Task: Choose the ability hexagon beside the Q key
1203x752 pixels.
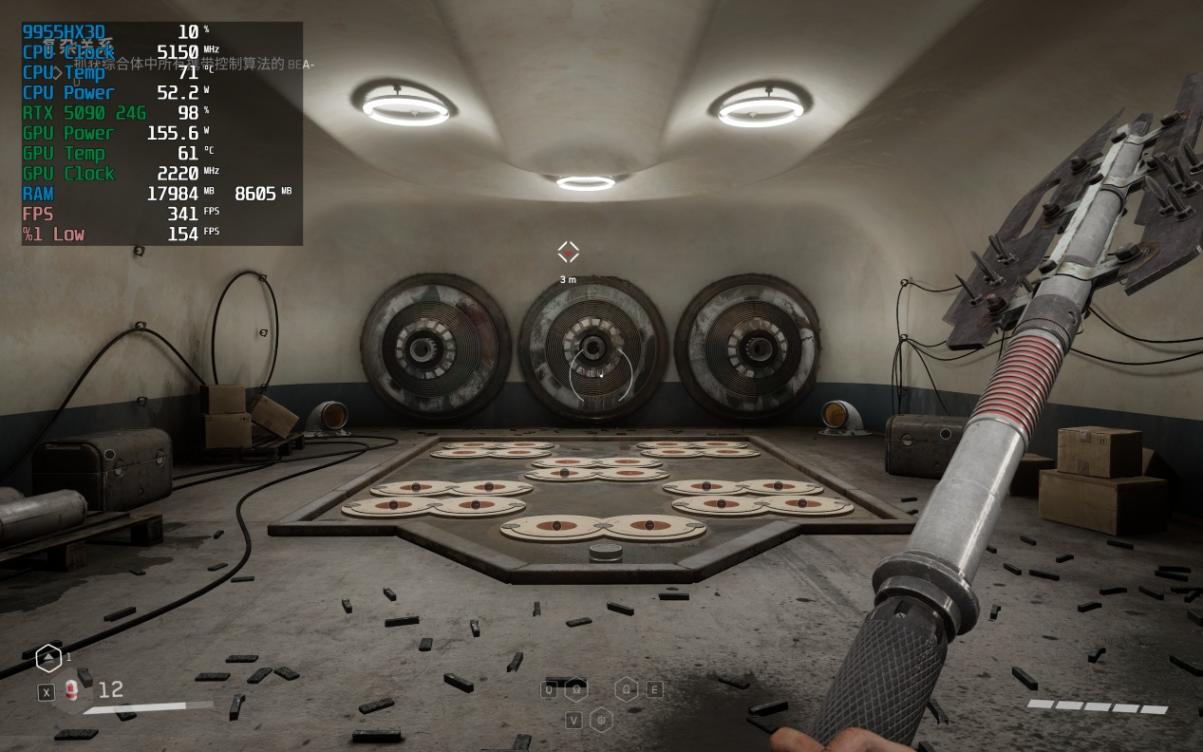Action: [576, 689]
